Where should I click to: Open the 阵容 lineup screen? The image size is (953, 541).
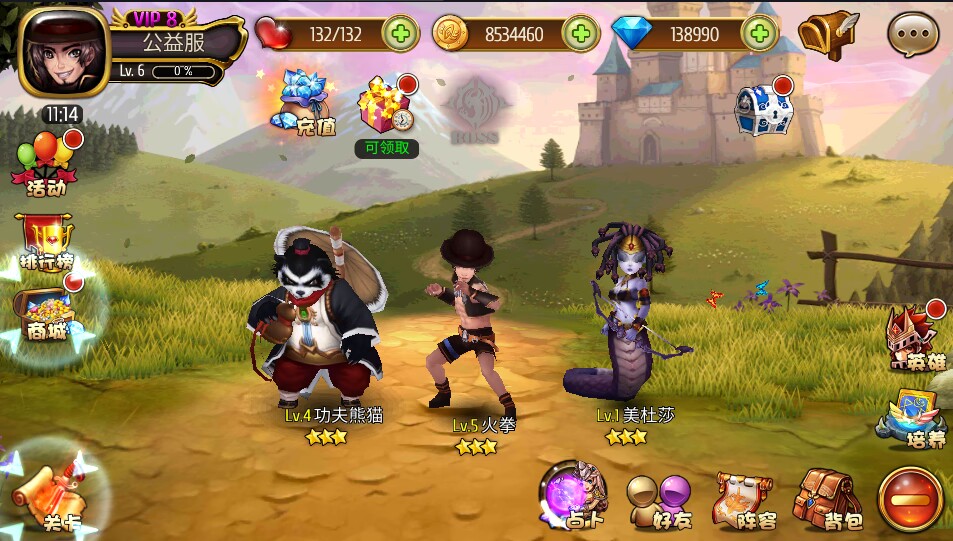745,500
